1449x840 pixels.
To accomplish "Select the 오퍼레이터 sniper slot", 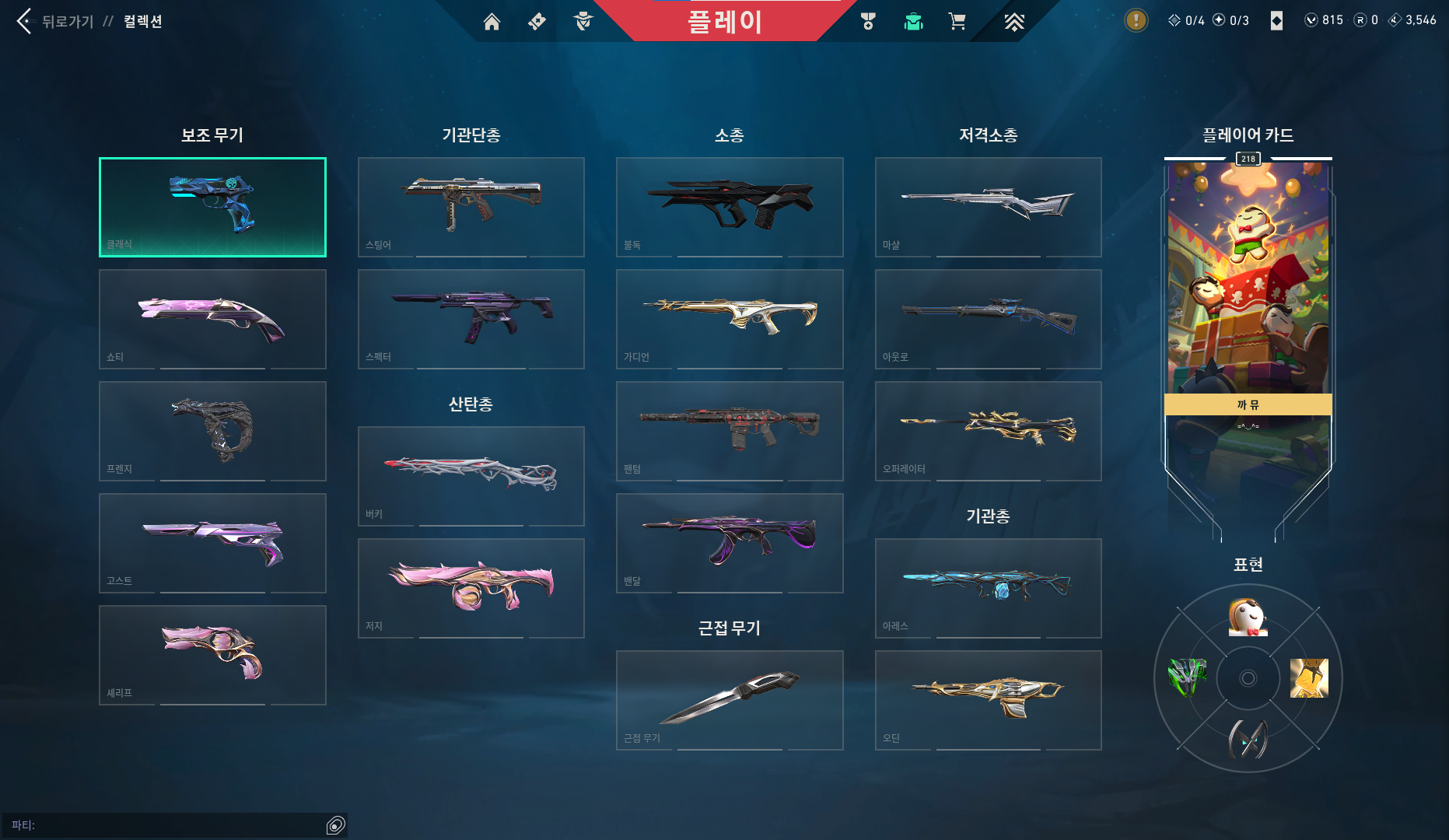I will coord(988,432).
